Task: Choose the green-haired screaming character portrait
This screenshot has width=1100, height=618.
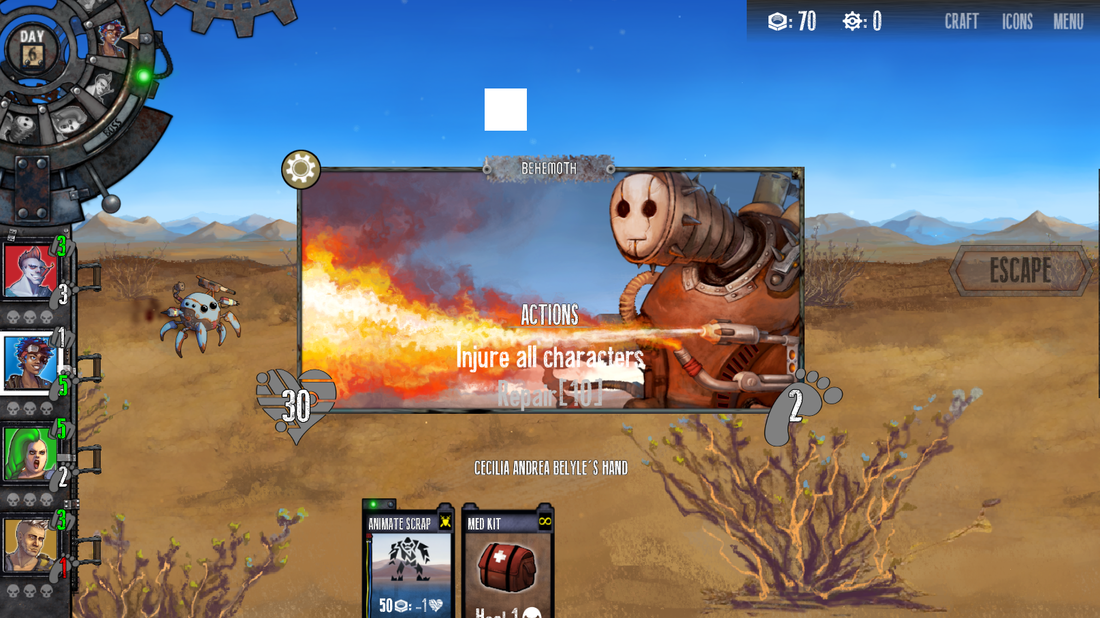Action: tap(28, 454)
